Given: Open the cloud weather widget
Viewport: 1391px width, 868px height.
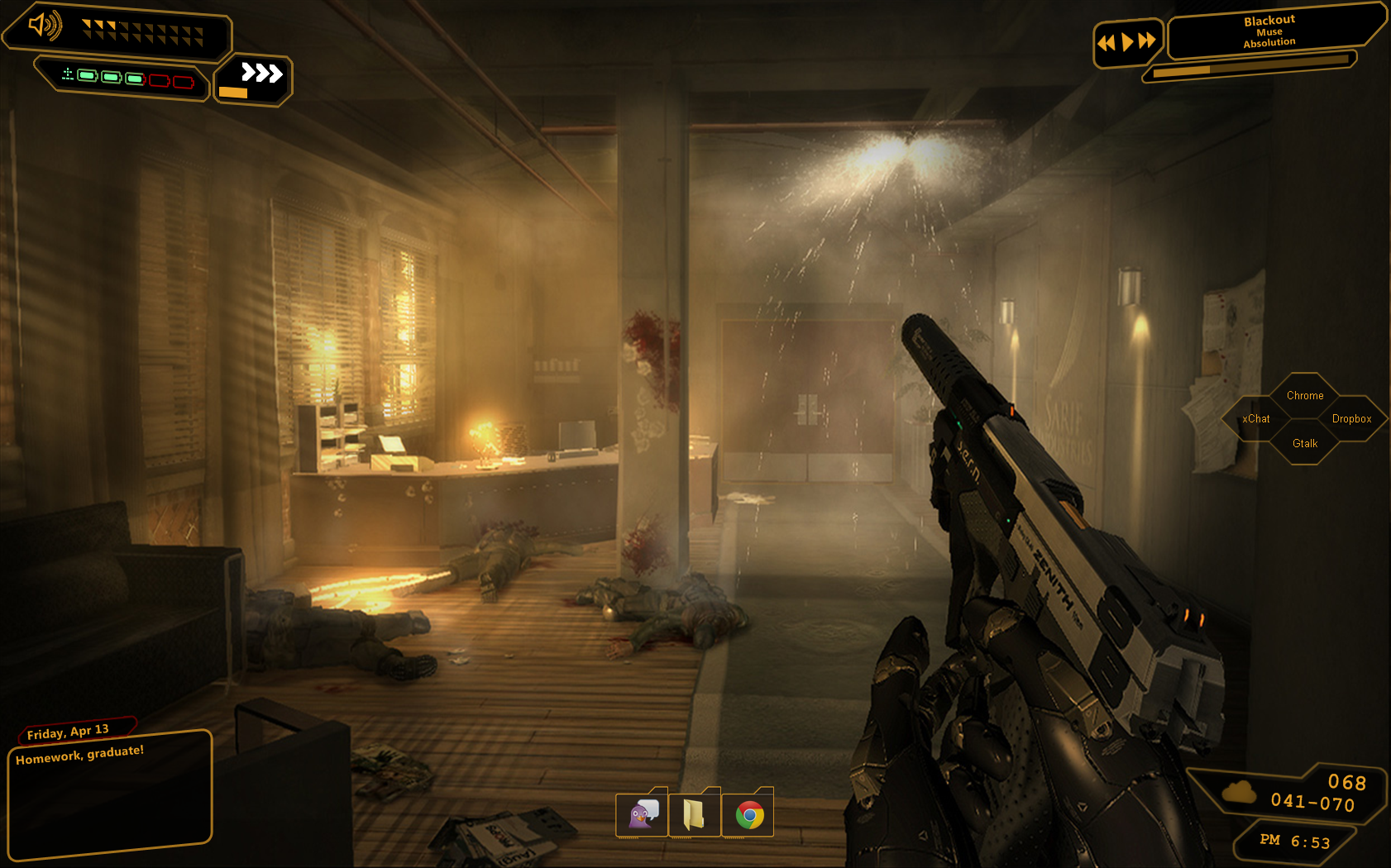Looking at the screenshot, I should 1240,793.
